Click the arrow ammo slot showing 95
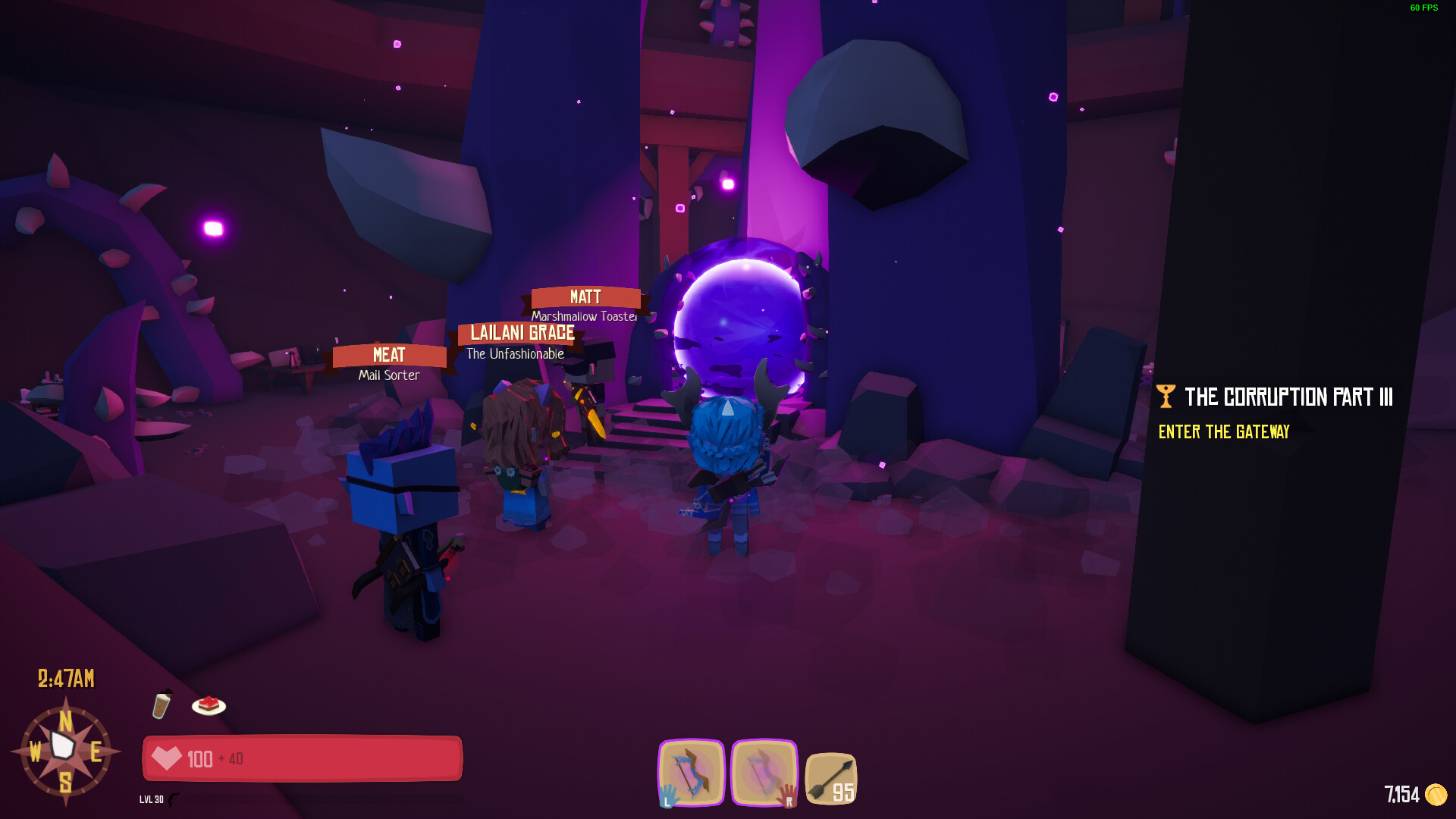This screenshot has width=1456, height=819. click(x=831, y=777)
